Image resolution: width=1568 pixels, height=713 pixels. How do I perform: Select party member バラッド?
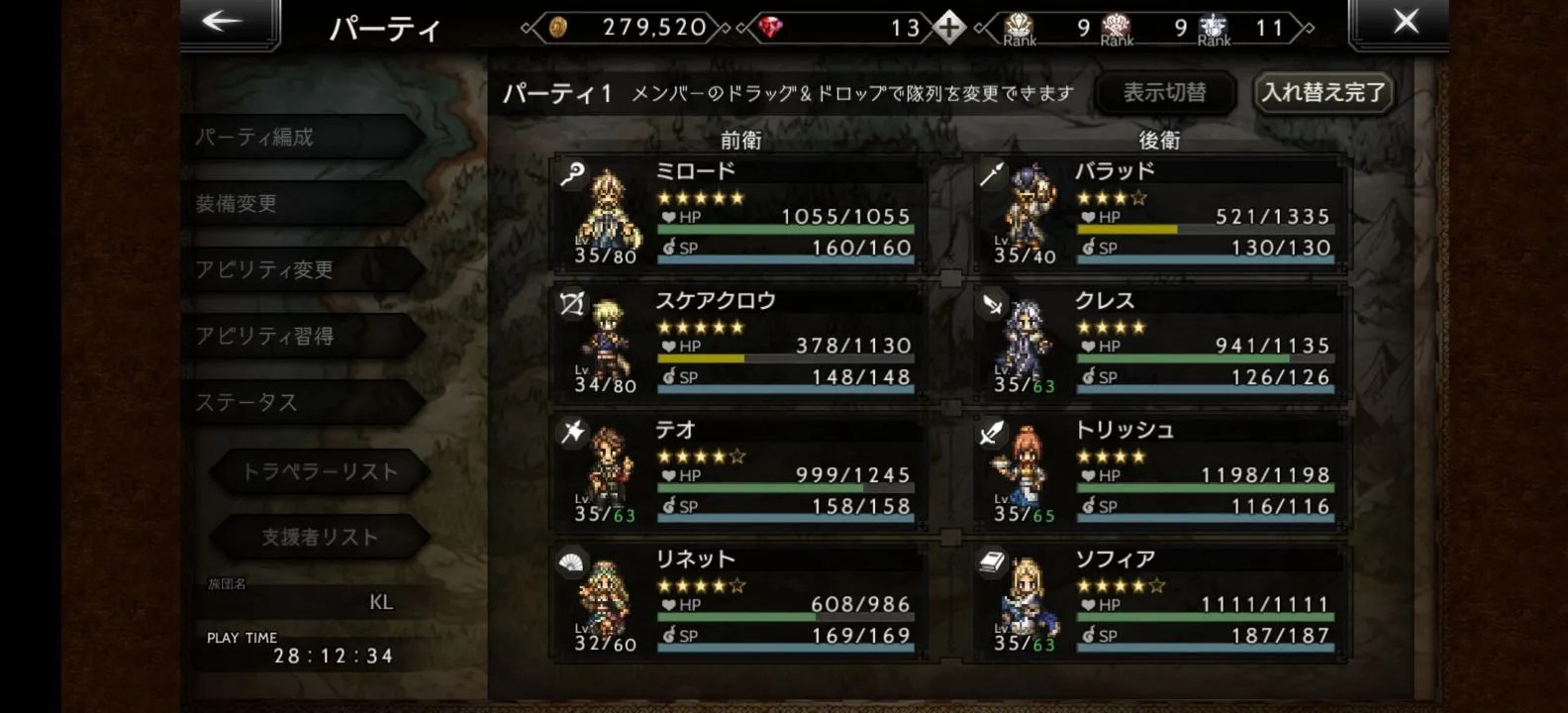point(1160,212)
